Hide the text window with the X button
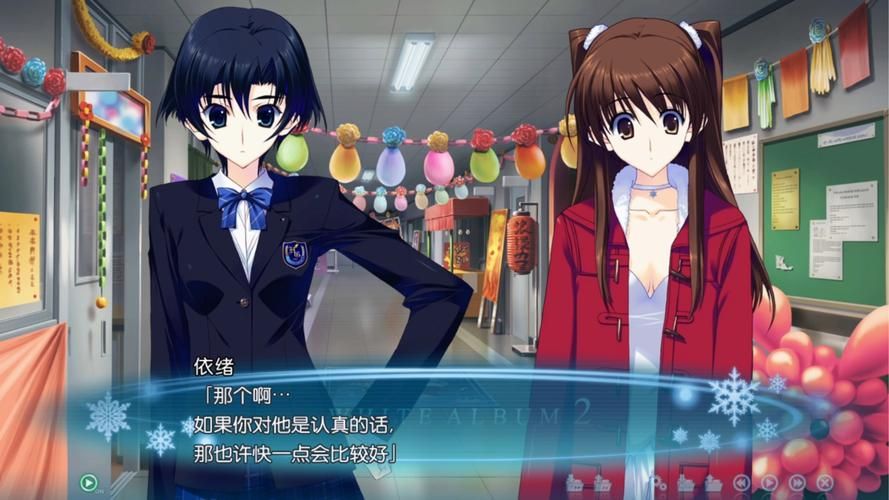This screenshot has width=889, height=500. [825, 483]
